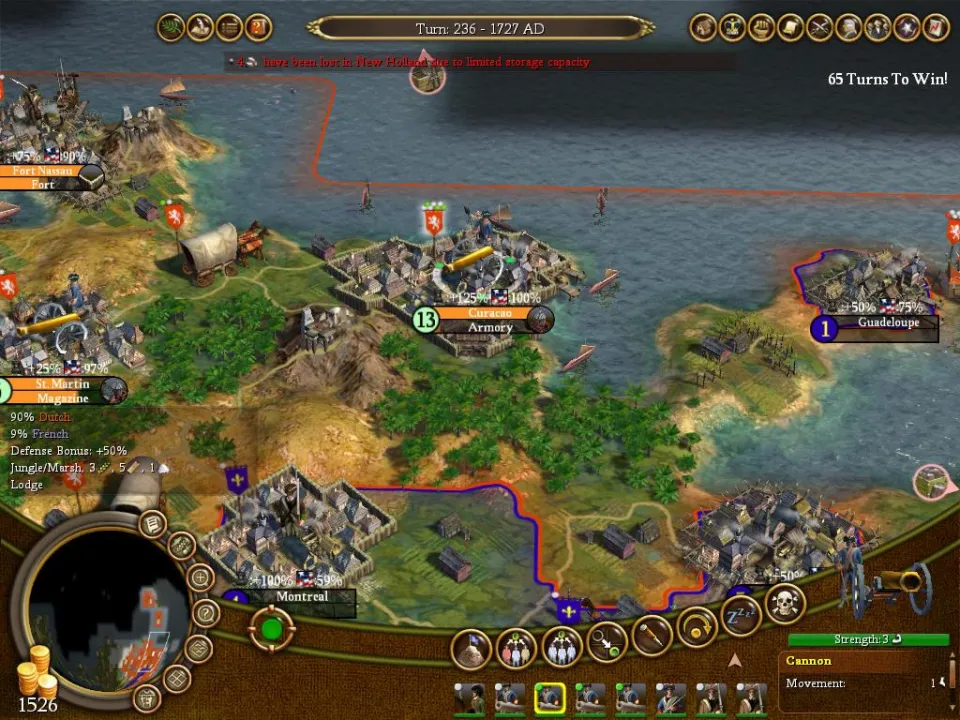Activate the Fortify flag-on-mound command
The image size is (960, 720).
point(471,649)
